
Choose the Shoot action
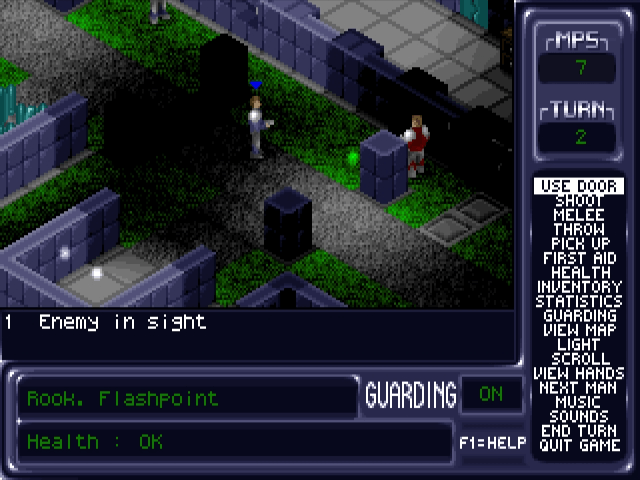click(x=579, y=201)
